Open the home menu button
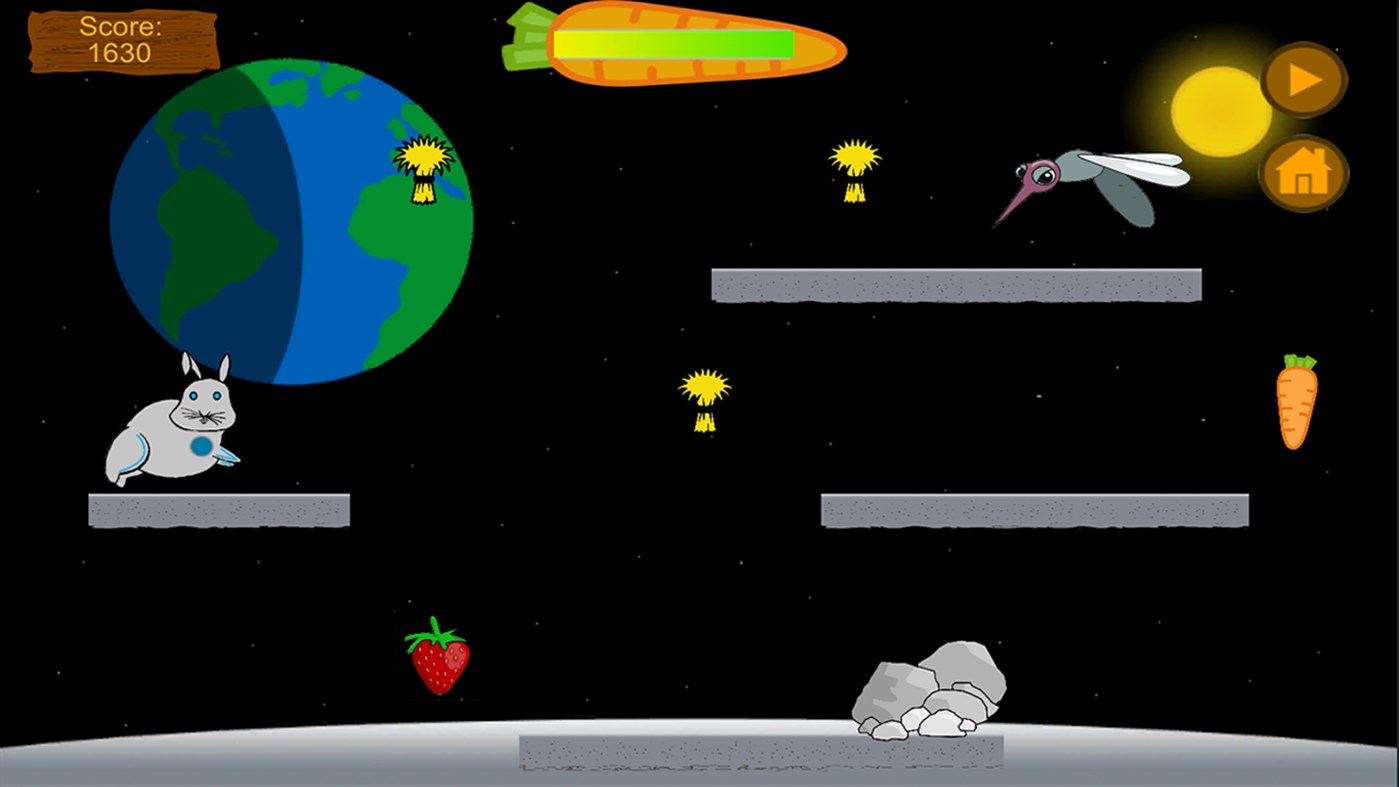Image resolution: width=1399 pixels, height=787 pixels. pos(1305,175)
